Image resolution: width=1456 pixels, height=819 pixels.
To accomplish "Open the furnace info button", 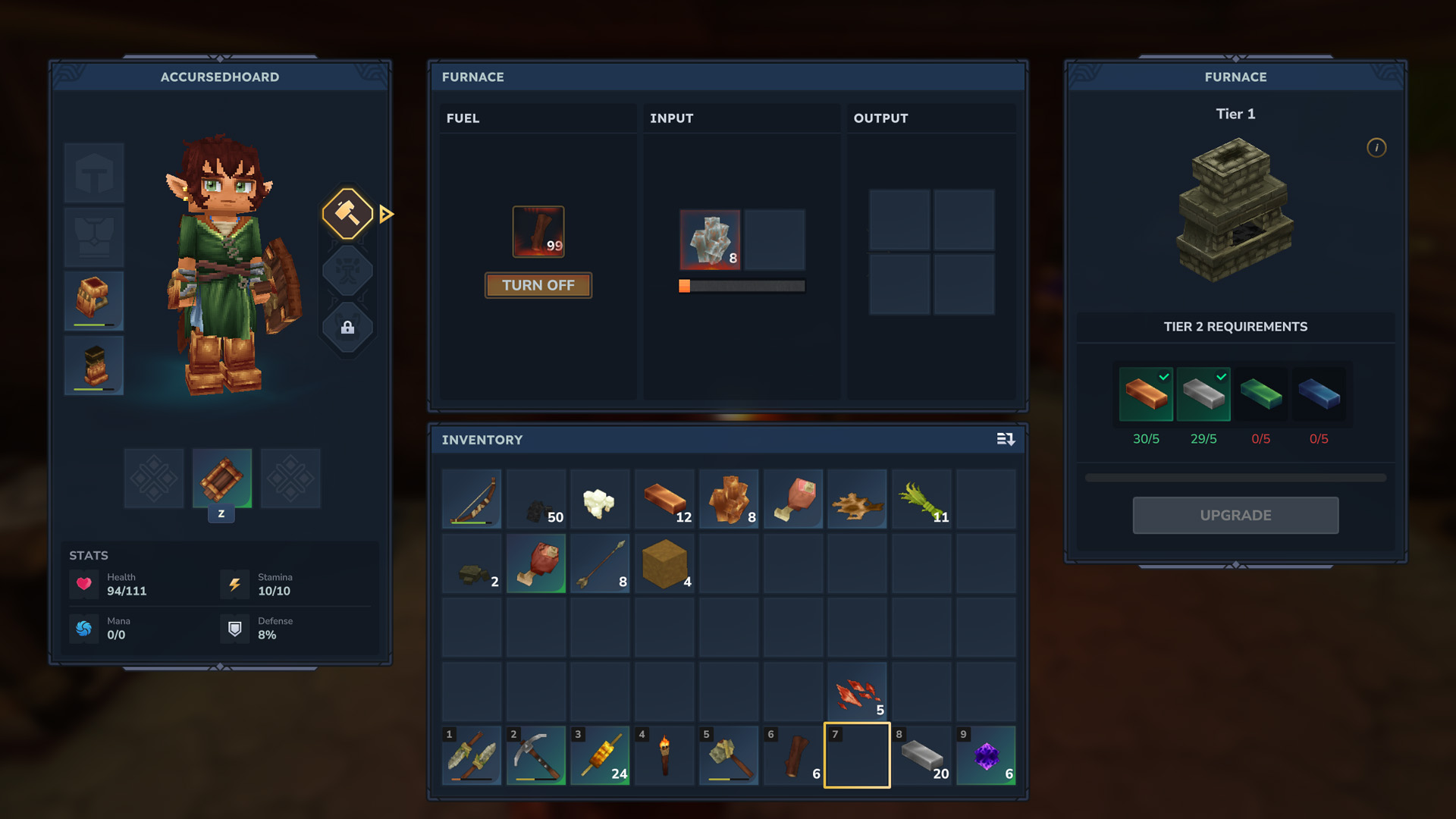I will (1376, 148).
